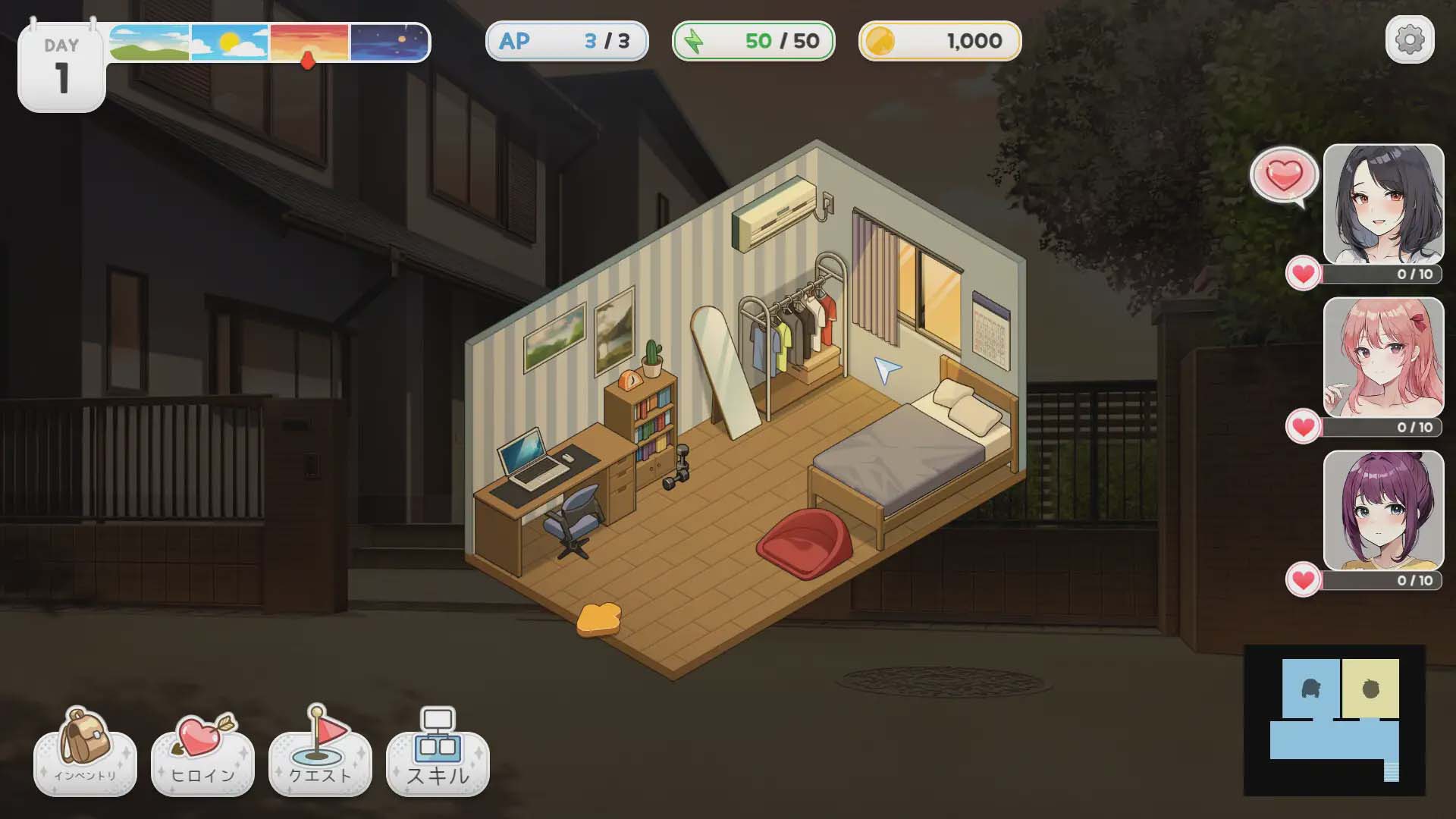Open the スキル (skill) tree
The width and height of the screenshot is (1456, 819).
[x=437, y=758]
